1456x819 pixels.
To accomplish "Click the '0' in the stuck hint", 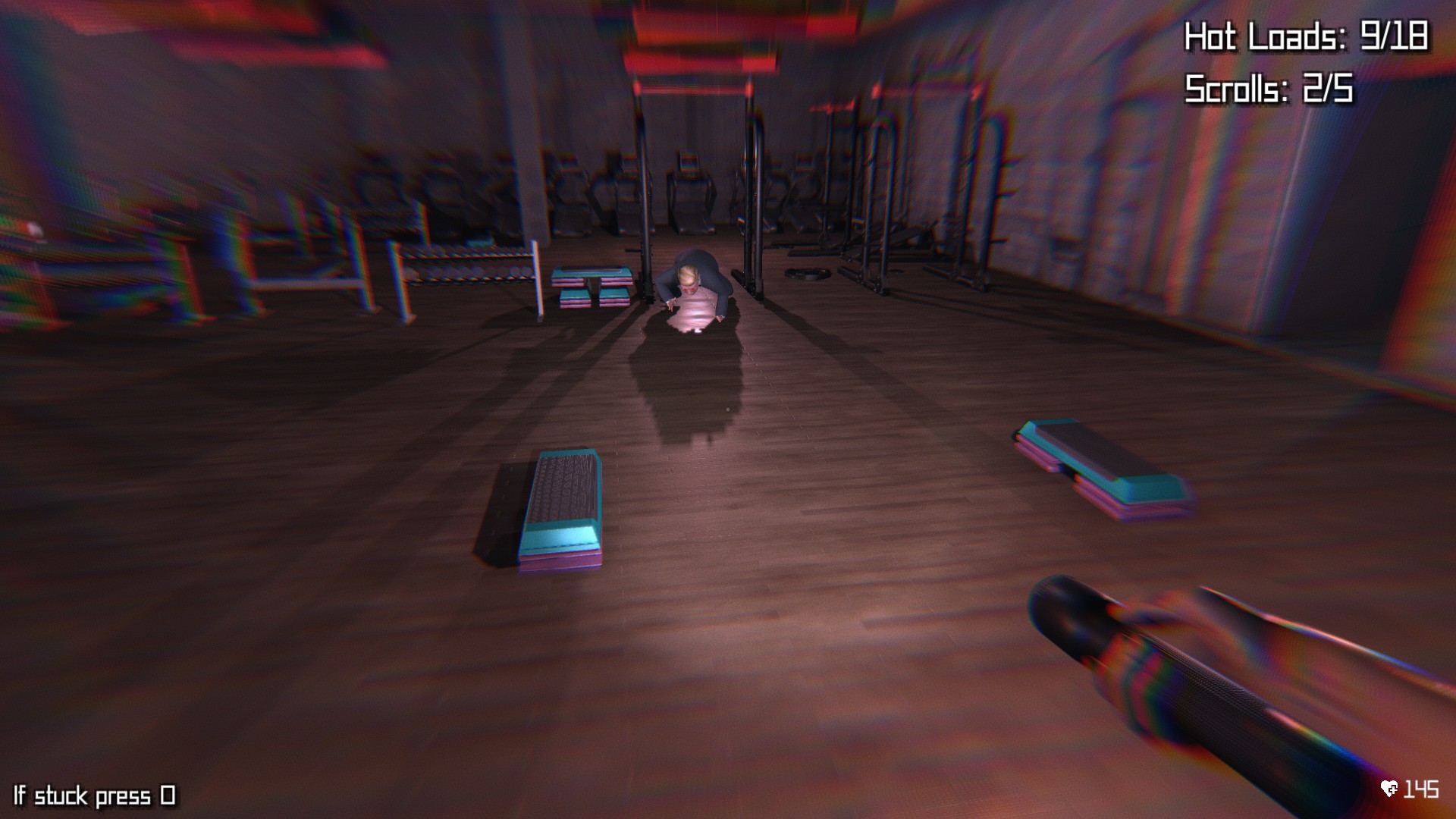I will (x=167, y=795).
